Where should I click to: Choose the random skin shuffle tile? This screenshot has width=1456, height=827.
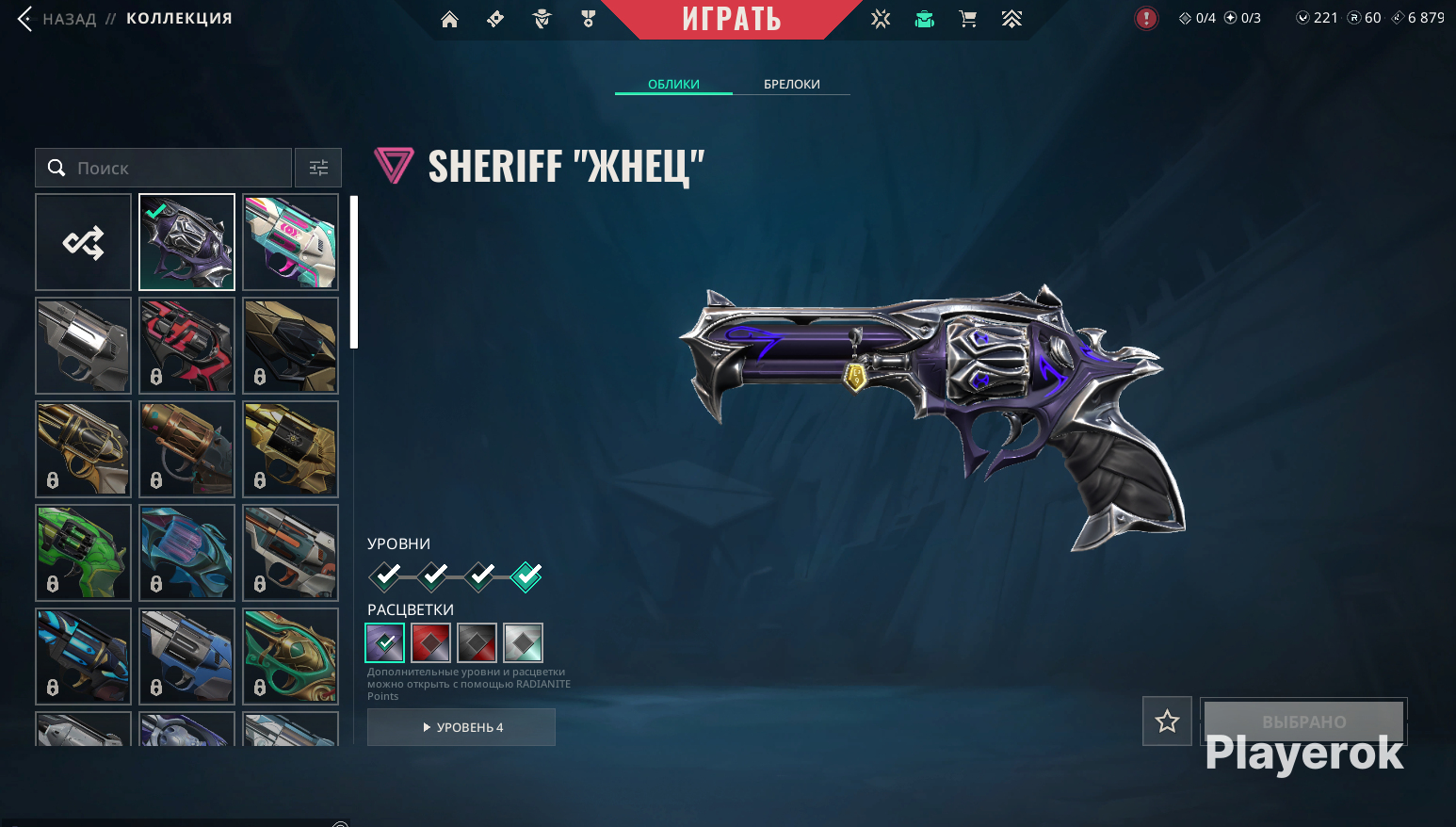tap(84, 242)
